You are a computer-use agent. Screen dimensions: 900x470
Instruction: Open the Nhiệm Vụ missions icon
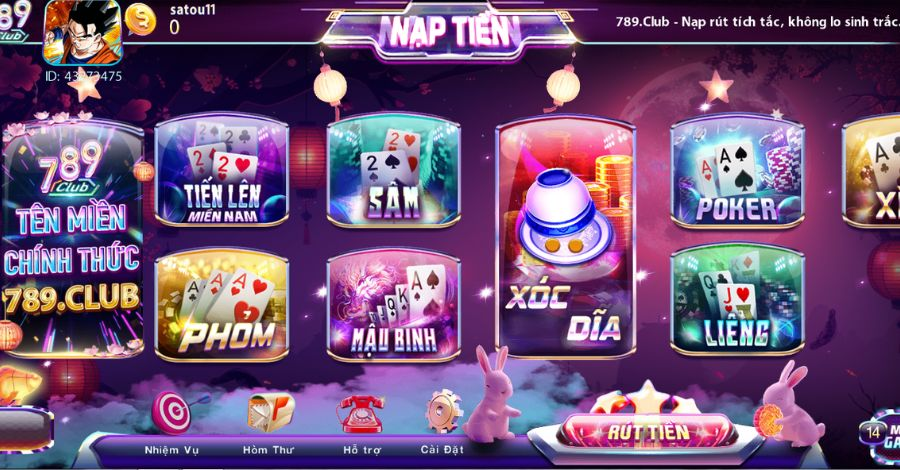174,414
